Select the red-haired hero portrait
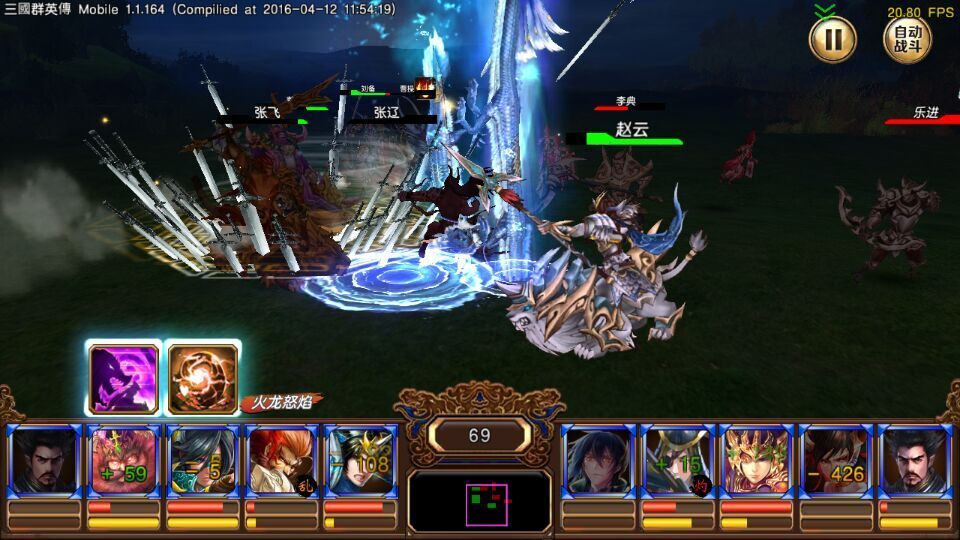This screenshot has height=540, width=960. point(281,460)
